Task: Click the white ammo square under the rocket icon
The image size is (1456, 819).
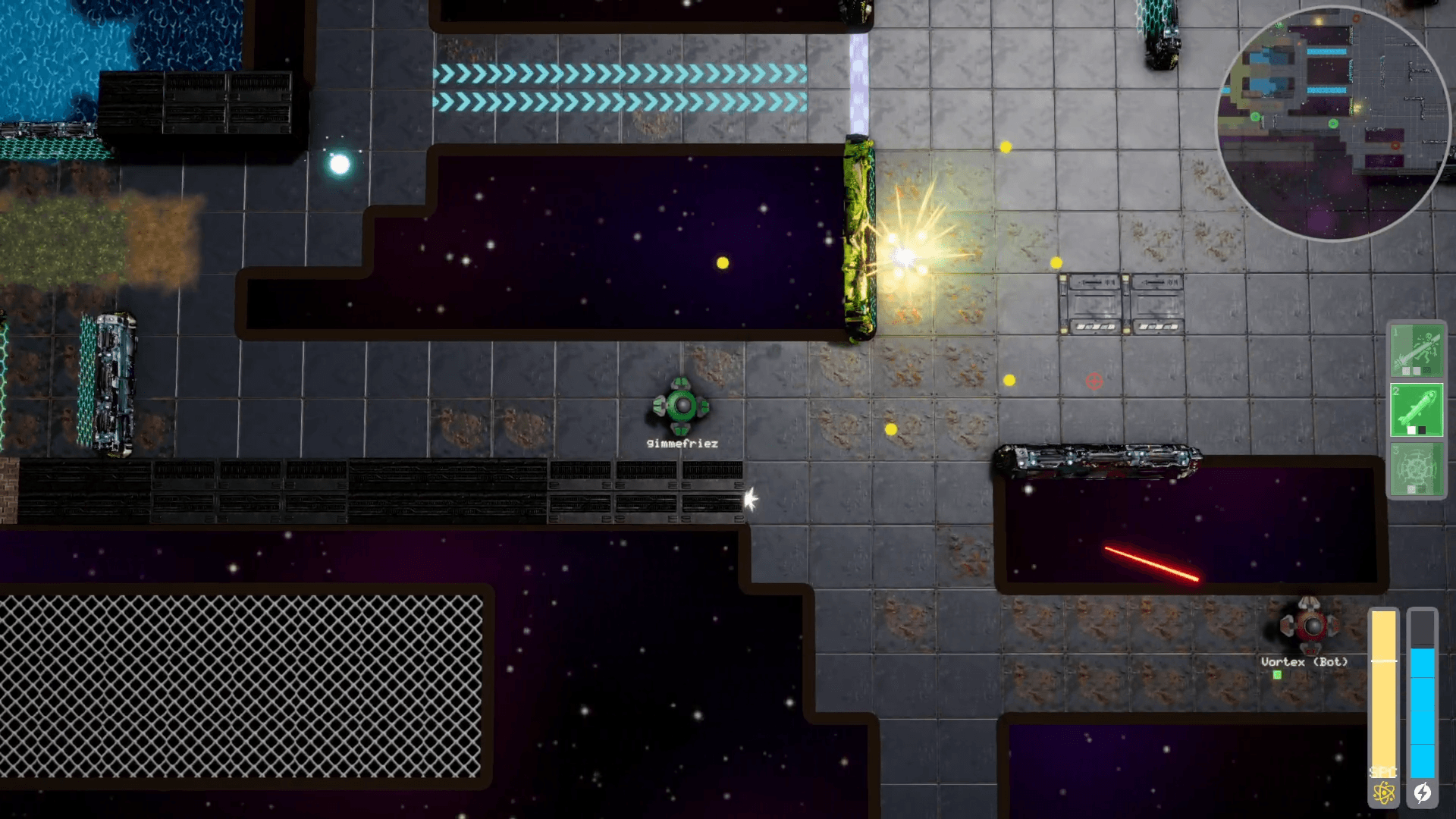Action: (x=1411, y=428)
